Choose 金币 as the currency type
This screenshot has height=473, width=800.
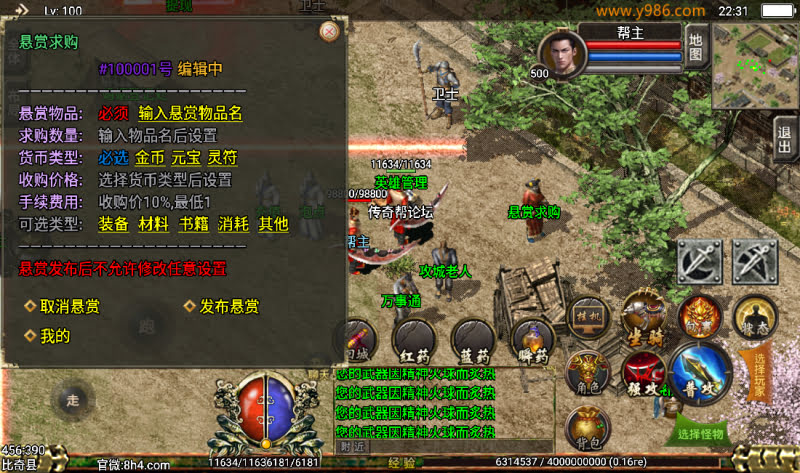pyautogui.click(x=150, y=158)
